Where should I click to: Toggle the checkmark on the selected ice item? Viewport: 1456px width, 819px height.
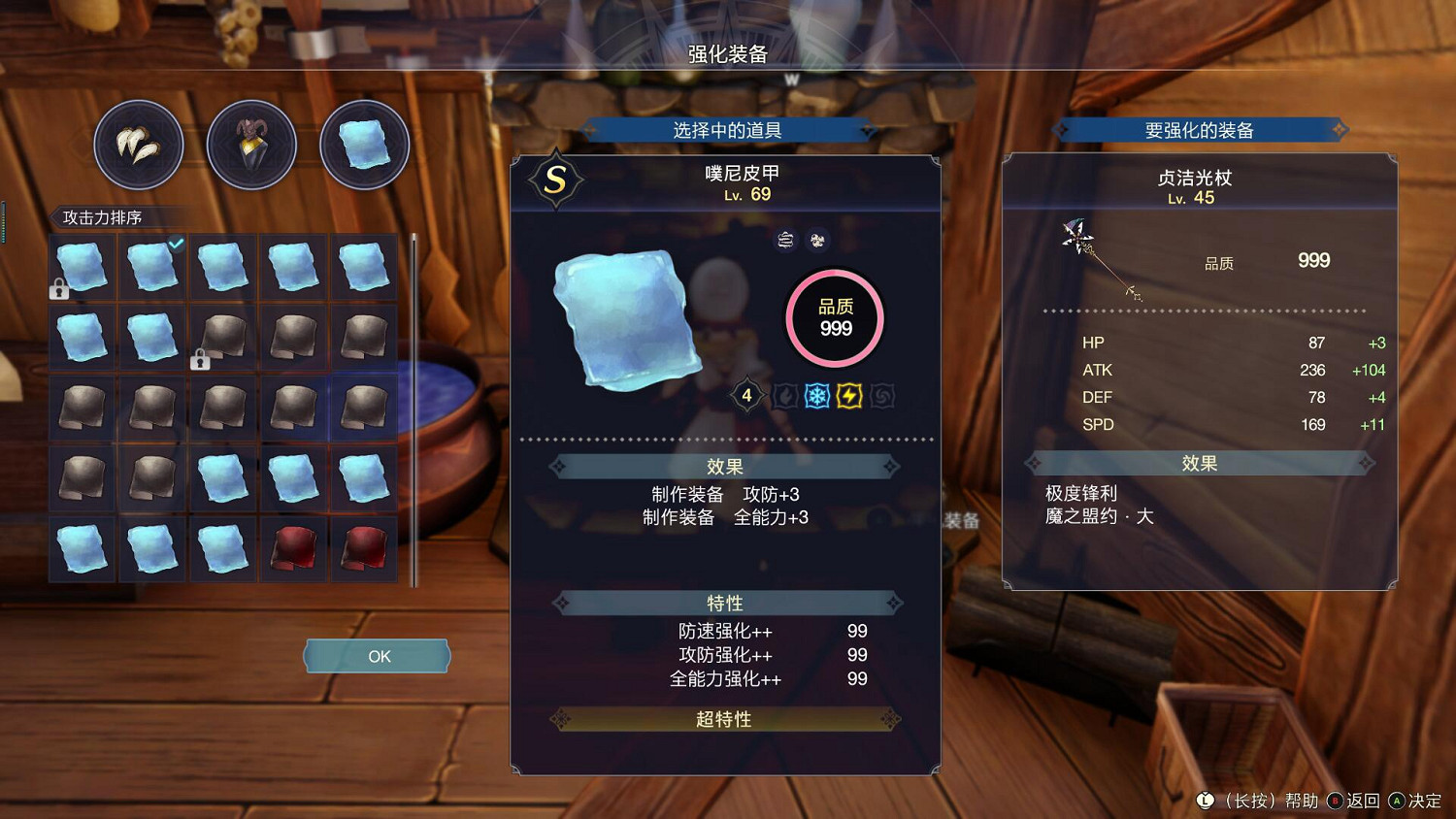(x=176, y=245)
